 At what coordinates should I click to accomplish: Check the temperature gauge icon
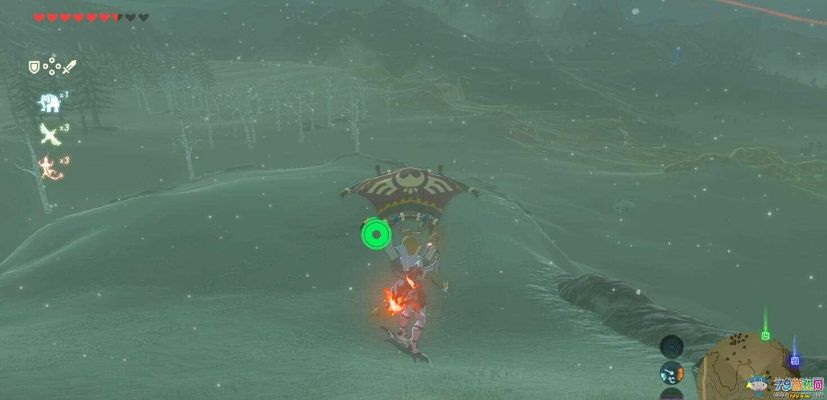671,375
